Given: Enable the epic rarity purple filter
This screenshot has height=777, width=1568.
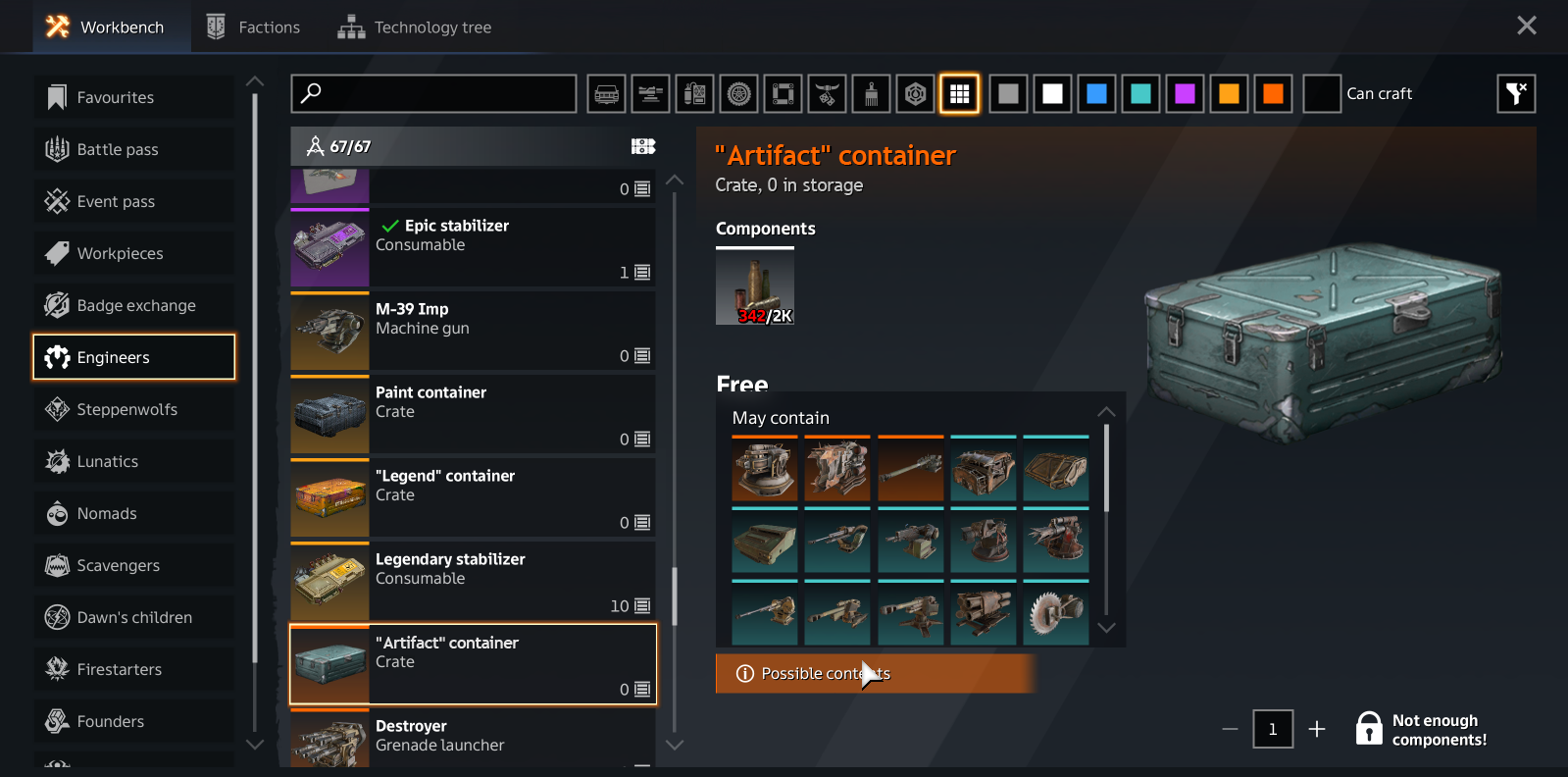Looking at the screenshot, I should coord(1185,93).
